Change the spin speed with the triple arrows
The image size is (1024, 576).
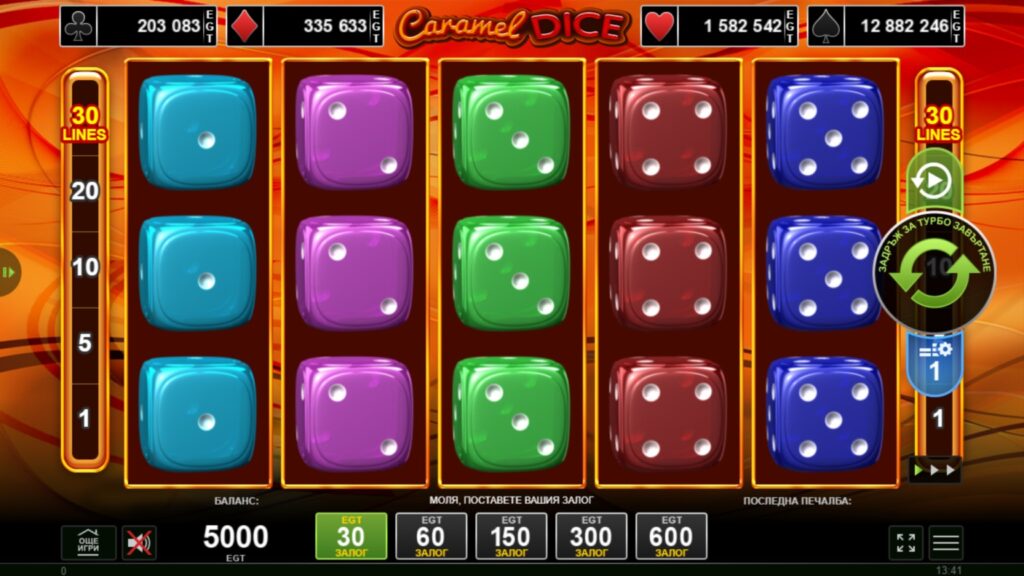(937, 468)
